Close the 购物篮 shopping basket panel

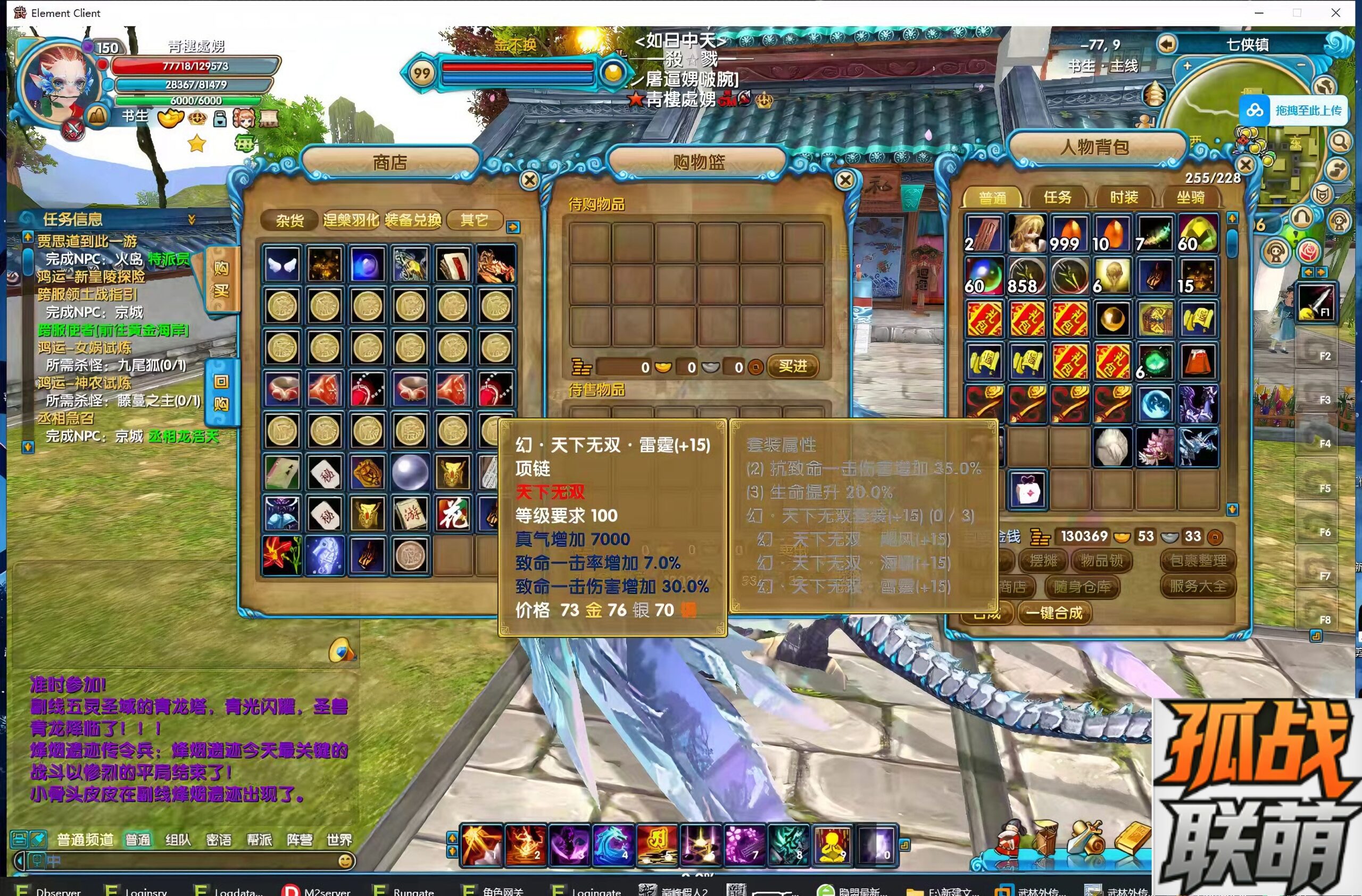click(845, 180)
